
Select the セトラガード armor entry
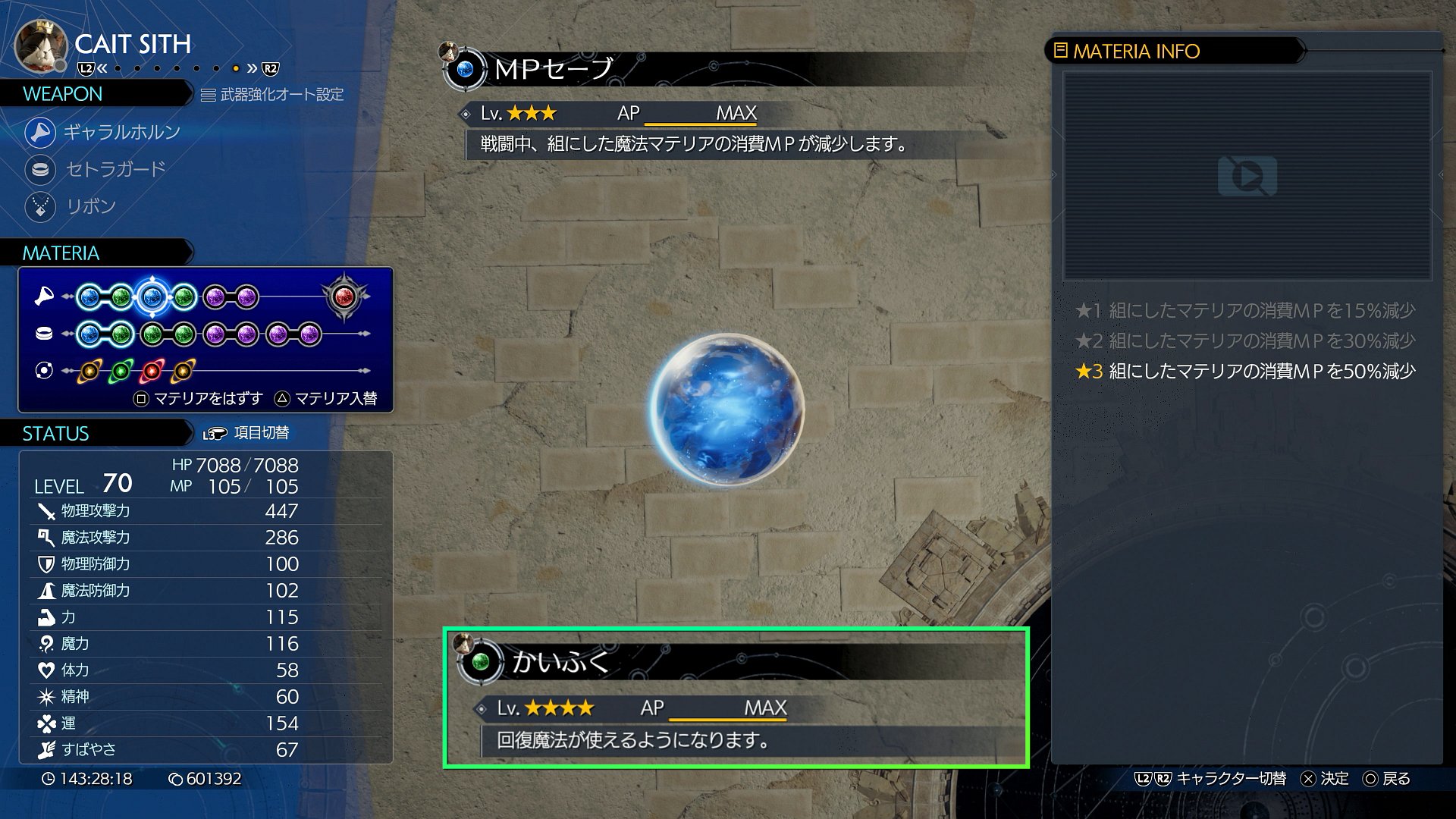tap(115, 169)
